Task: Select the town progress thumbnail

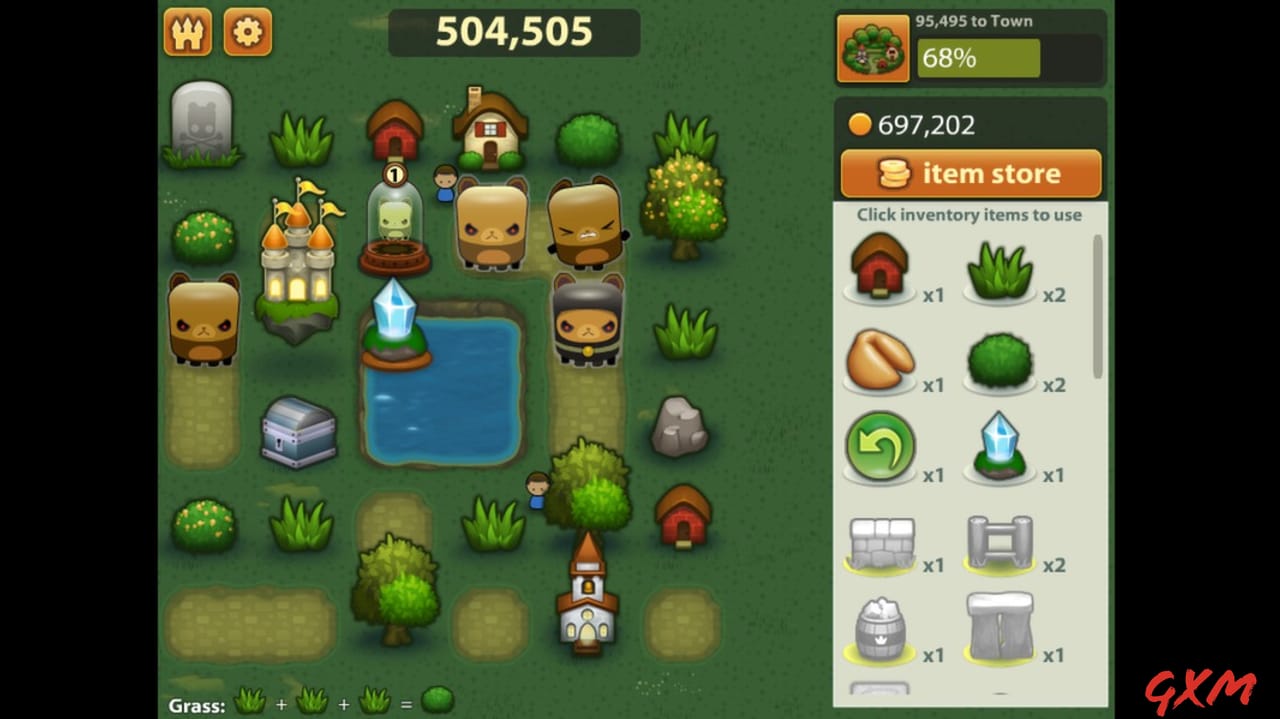Action: pos(872,48)
